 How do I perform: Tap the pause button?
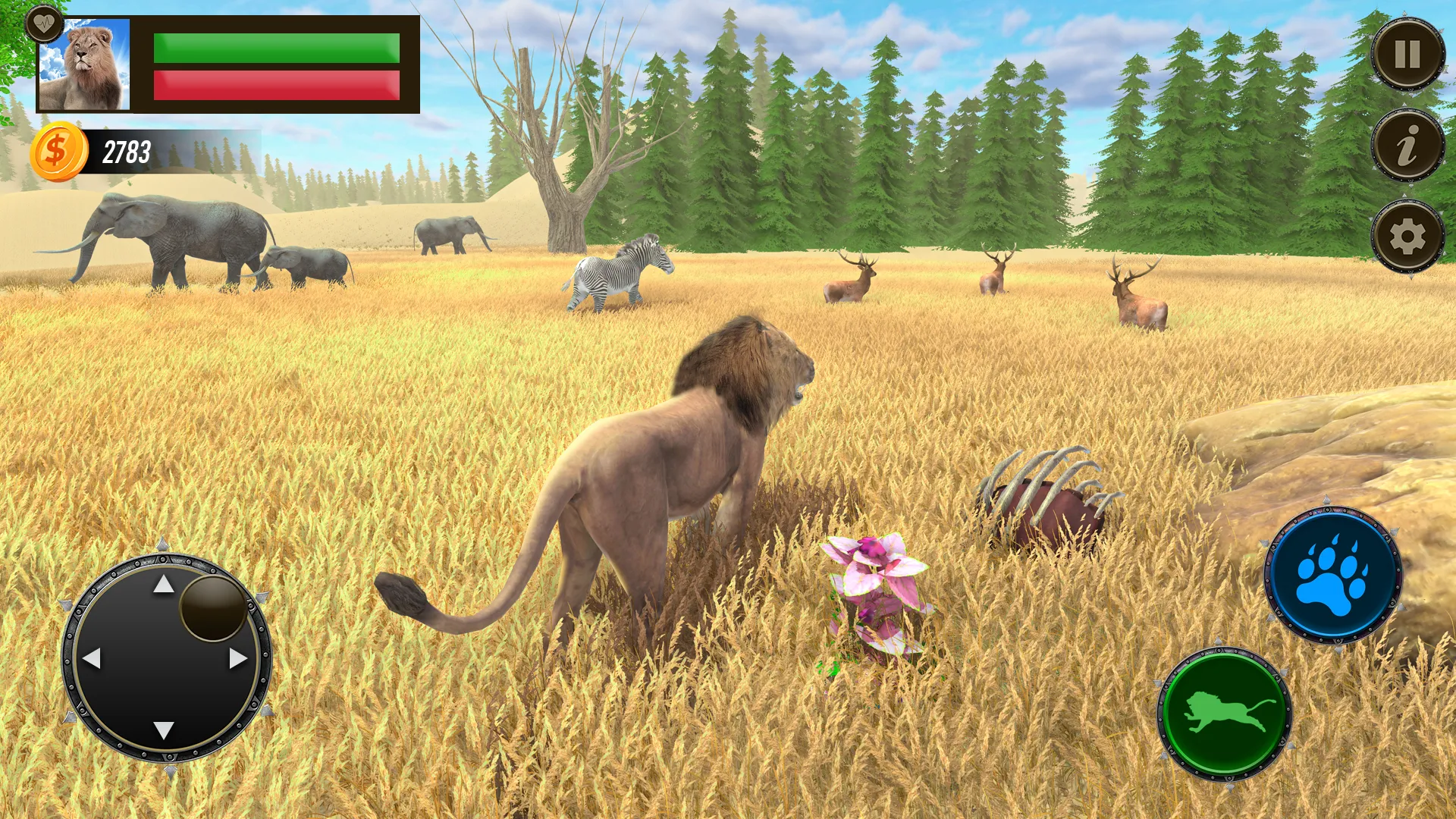coord(1407,53)
